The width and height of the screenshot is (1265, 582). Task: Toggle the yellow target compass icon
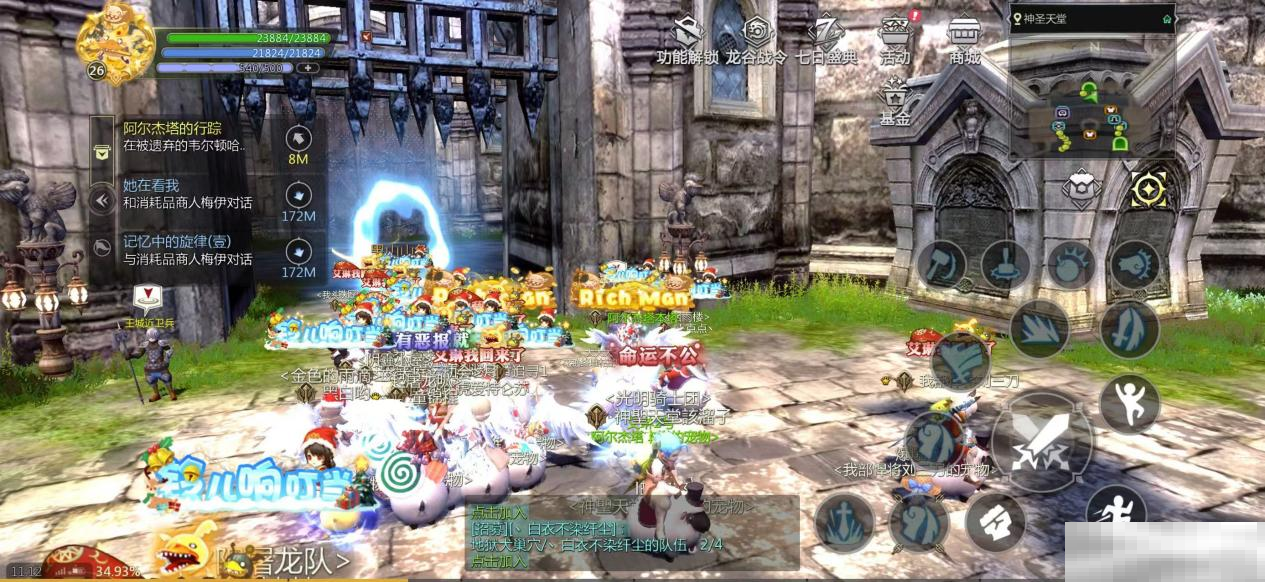pos(1149,189)
